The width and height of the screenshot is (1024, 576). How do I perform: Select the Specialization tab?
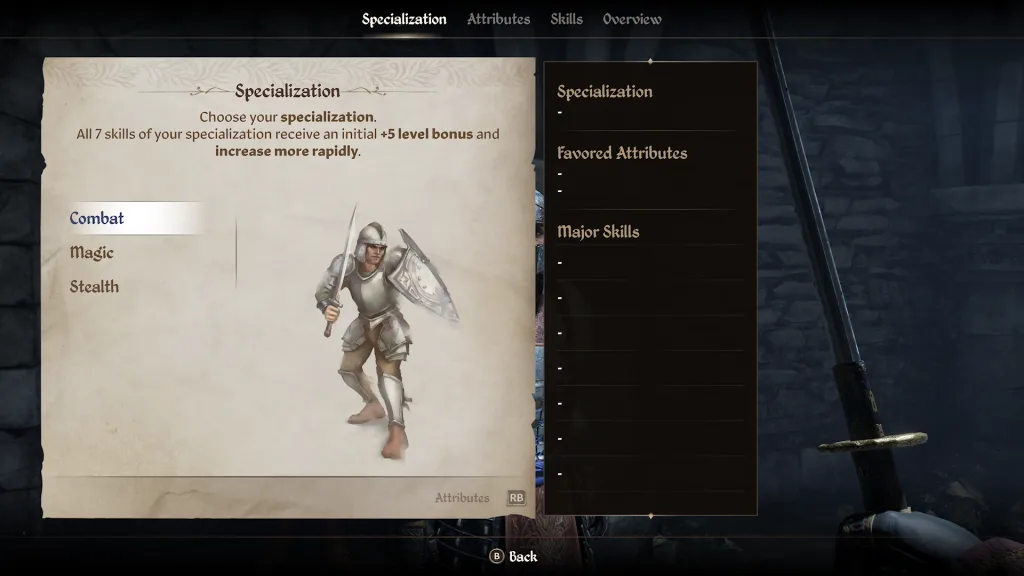[x=404, y=19]
